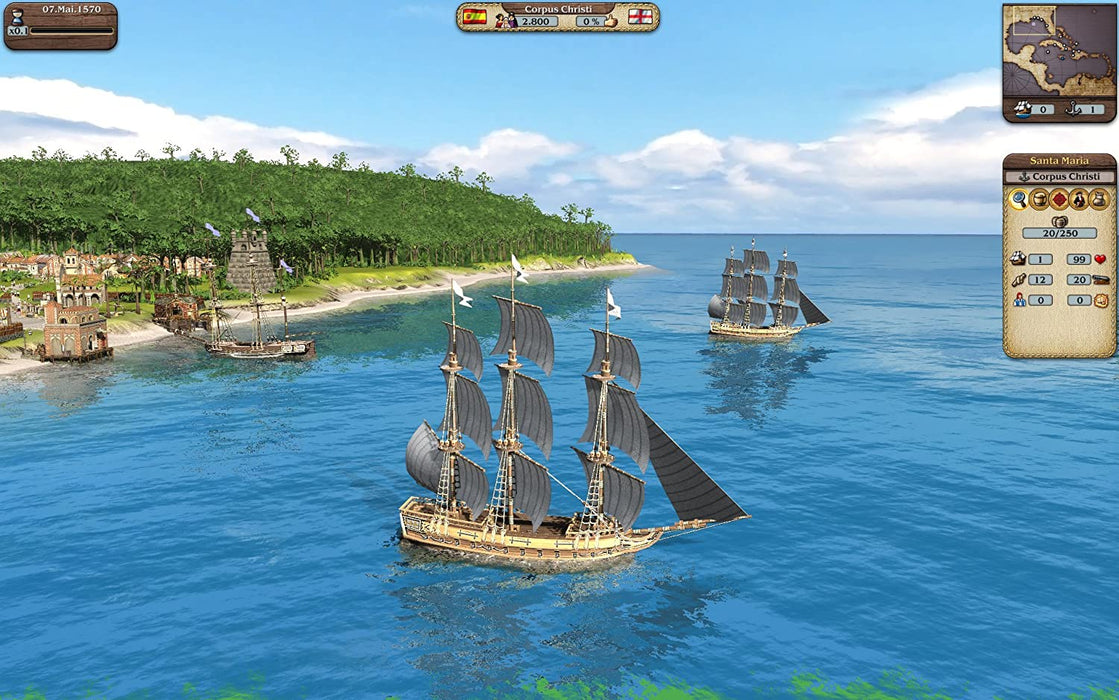Viewport: 1119px width, 700px height.
Task: Click the thumbs-up reputation icon
Action: coord(611,20)
